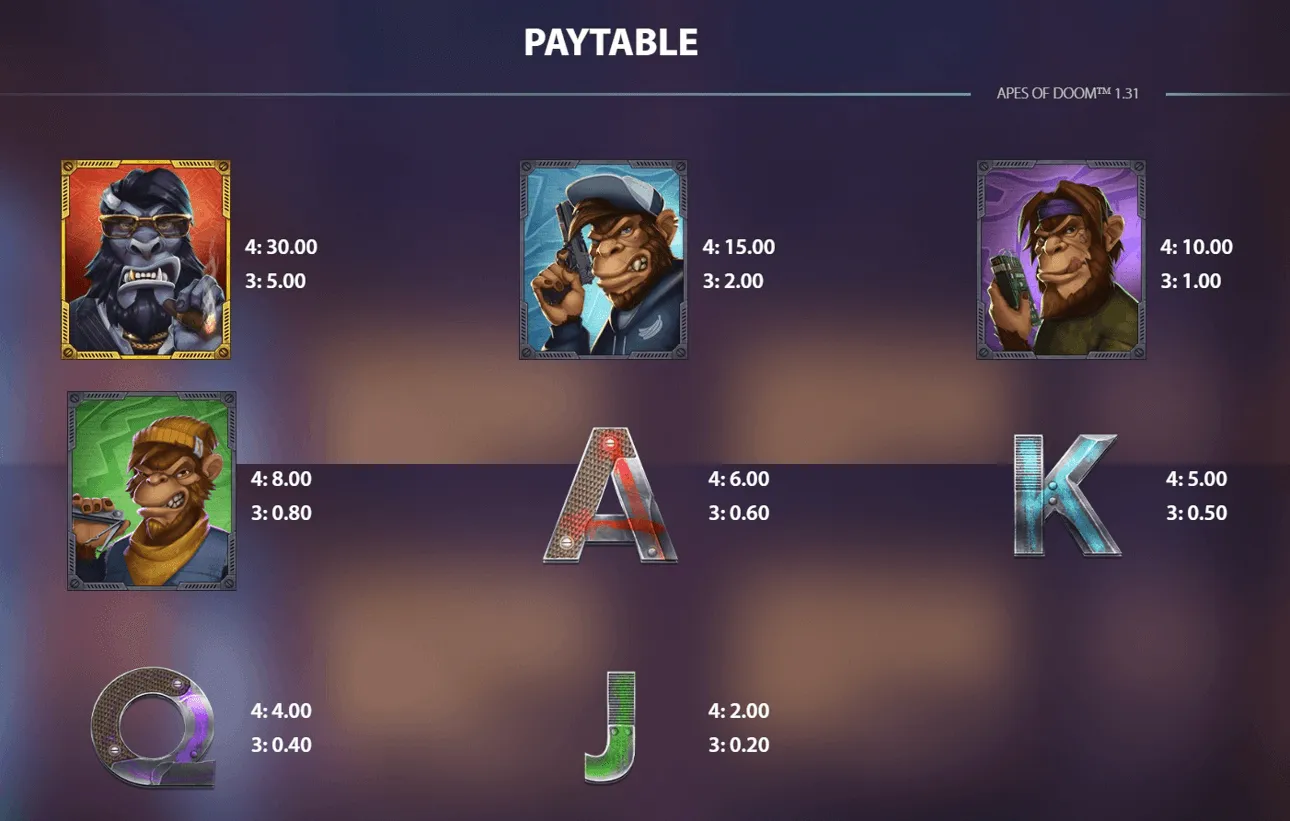Click the police cap ape symbol

point(601,257)
